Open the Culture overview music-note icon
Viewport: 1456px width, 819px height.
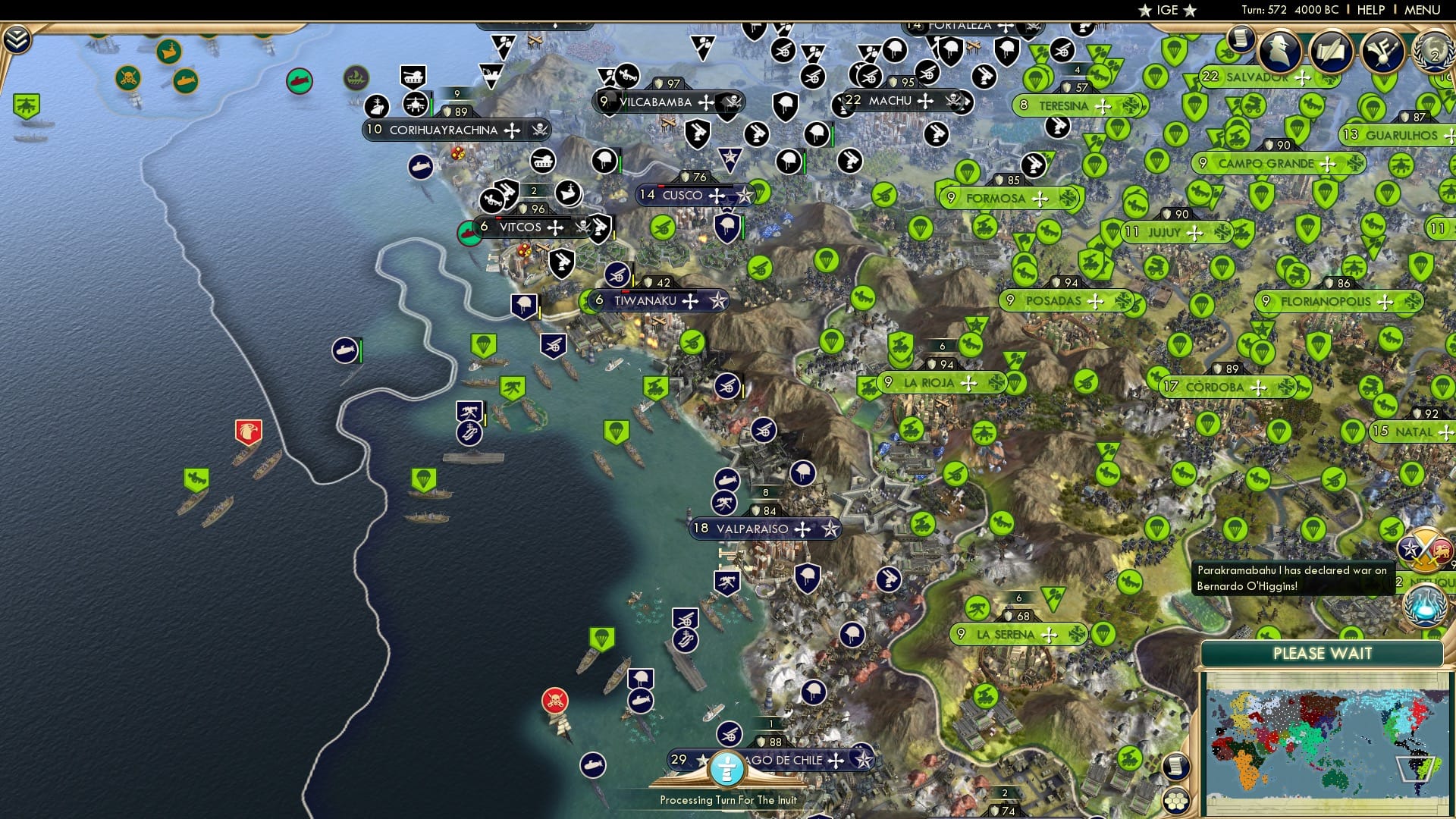coord(1382,52)
